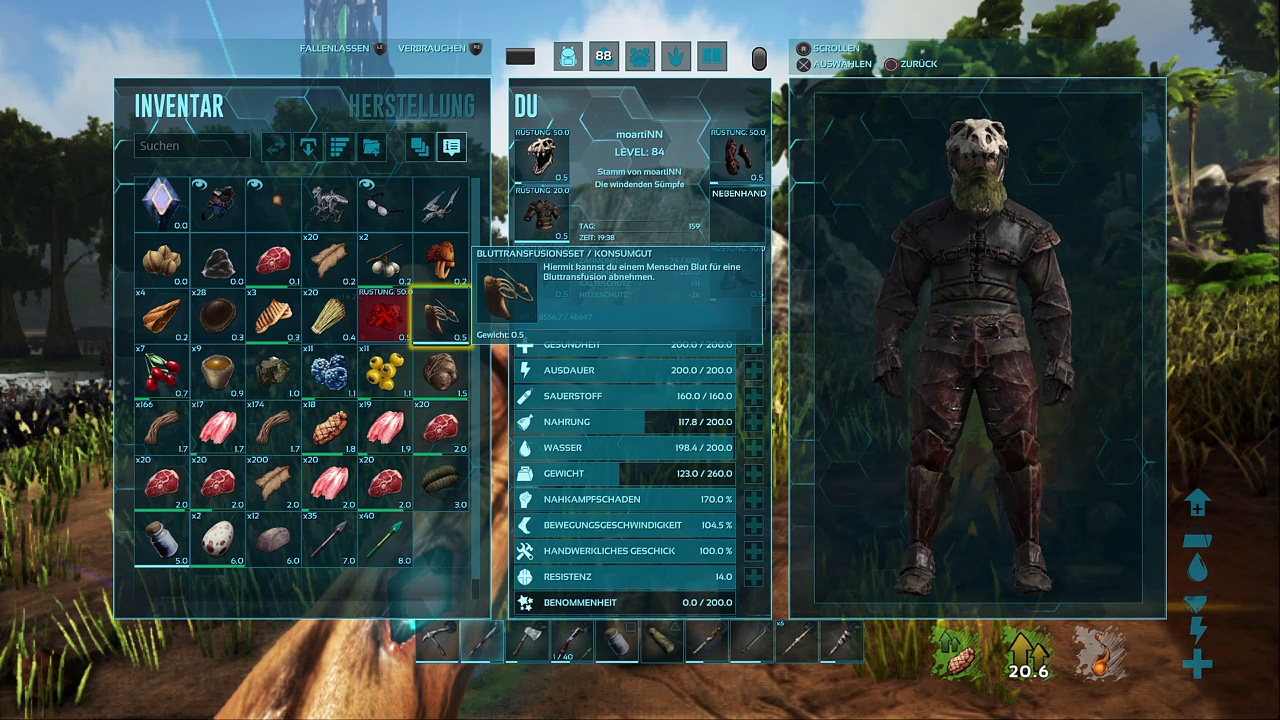Choose the blue berries stack
The height and width of the screenshot is (720, 1280).
[x=329, y=373]
